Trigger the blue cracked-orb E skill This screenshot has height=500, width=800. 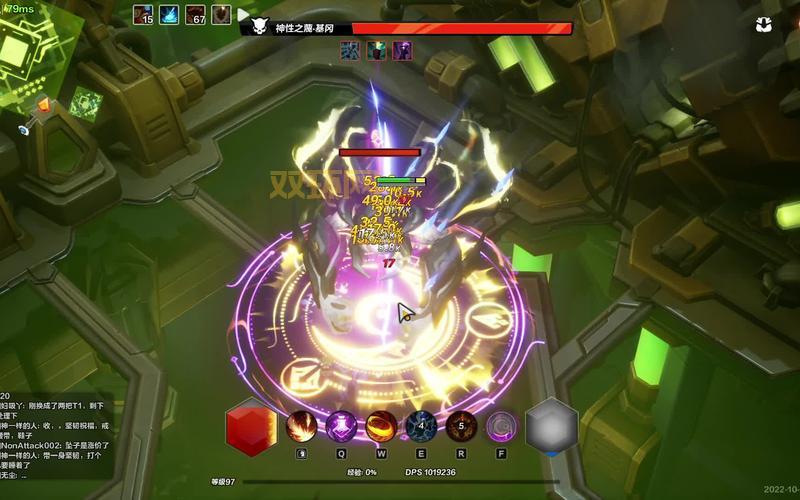[x=421, y=427]
